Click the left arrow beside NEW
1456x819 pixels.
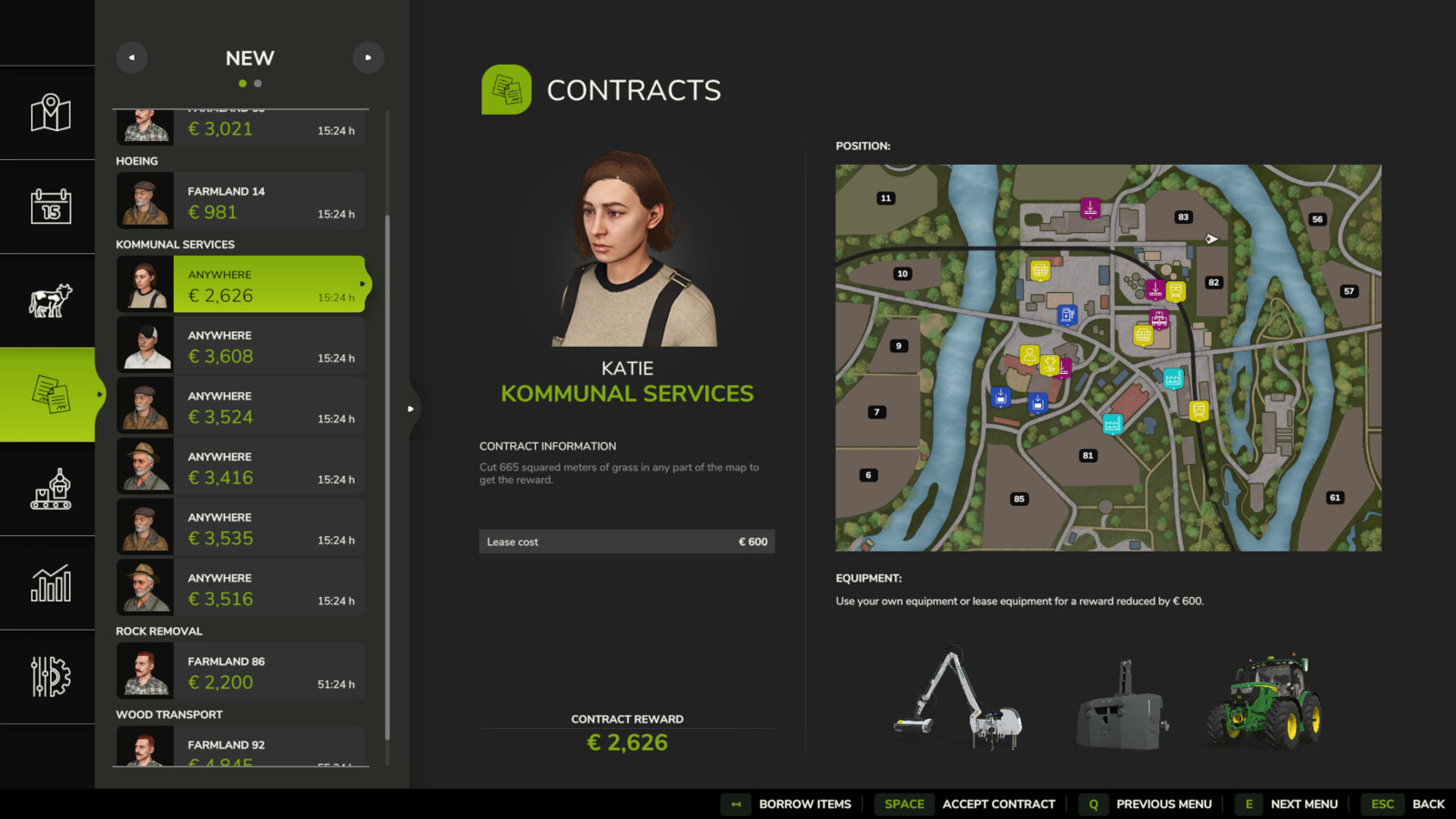point(131,57)
